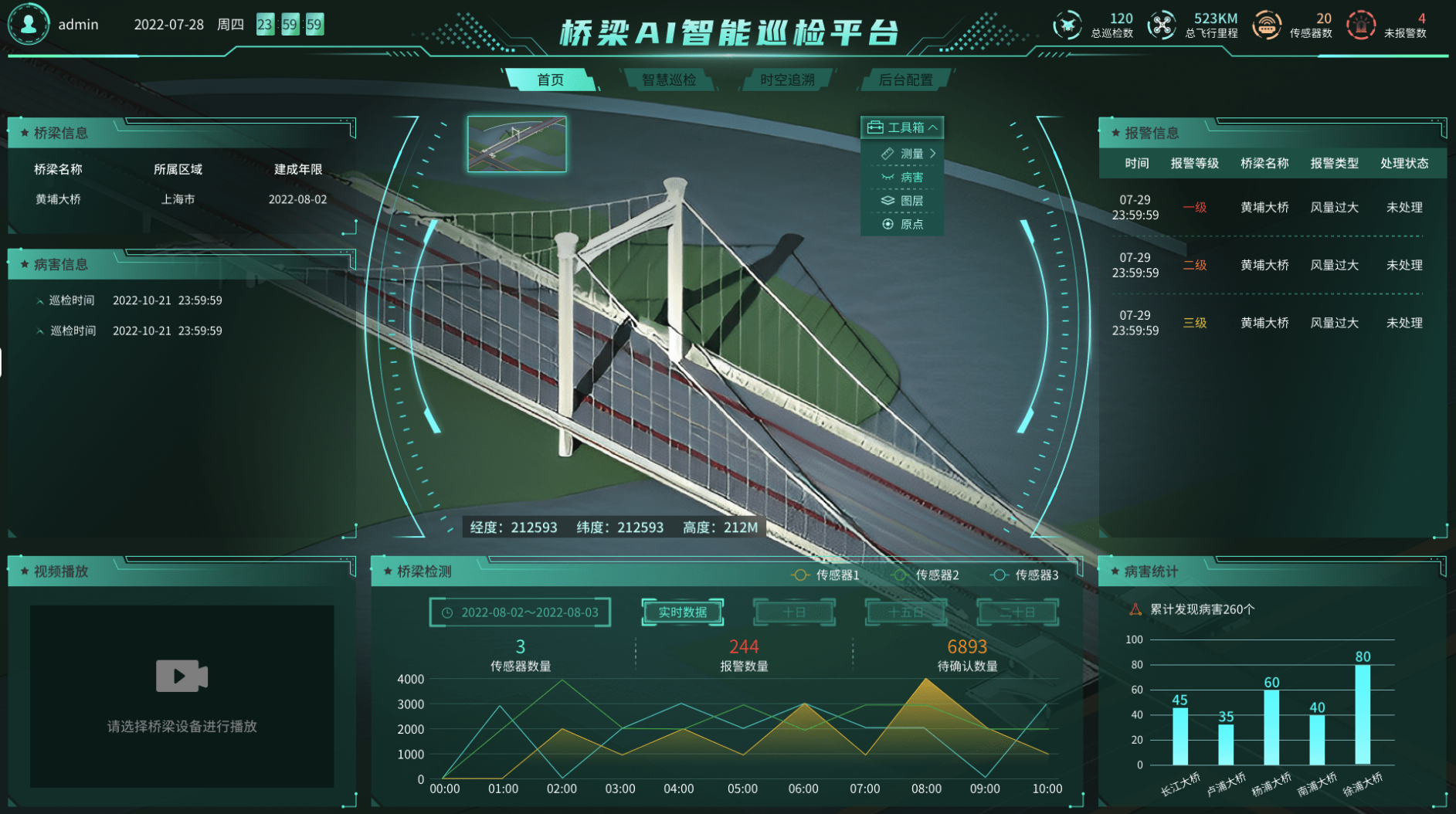This screenshot has height=814, width=1456.
Task: Select the 测量 ruler tool in the toolbox
Action: tap(910, 153)
